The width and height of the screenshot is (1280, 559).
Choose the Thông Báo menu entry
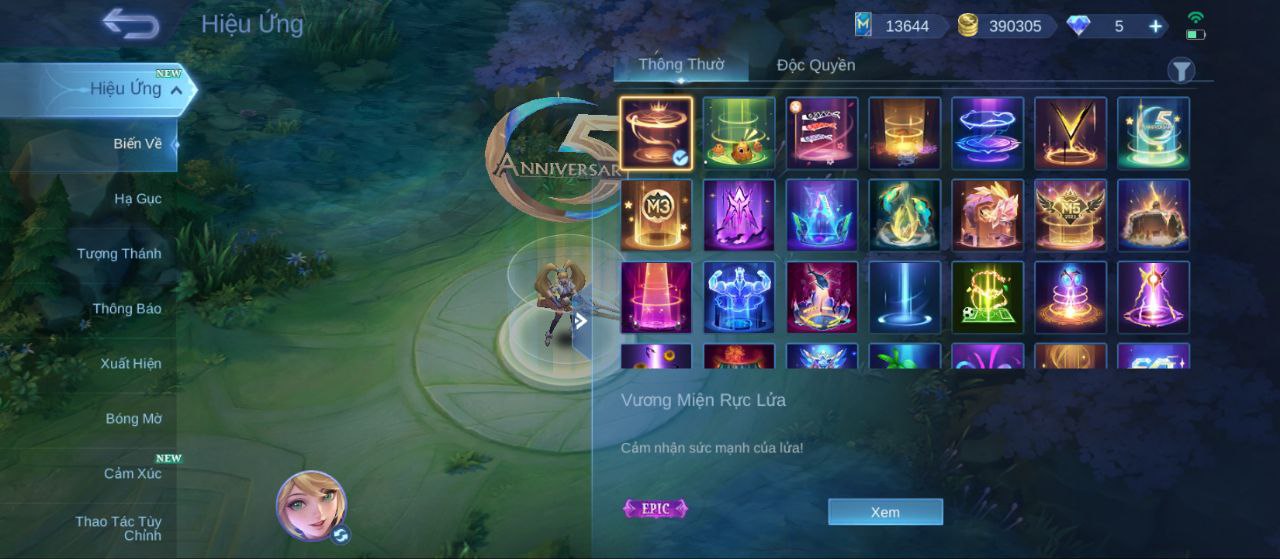[x=127, y=308]
